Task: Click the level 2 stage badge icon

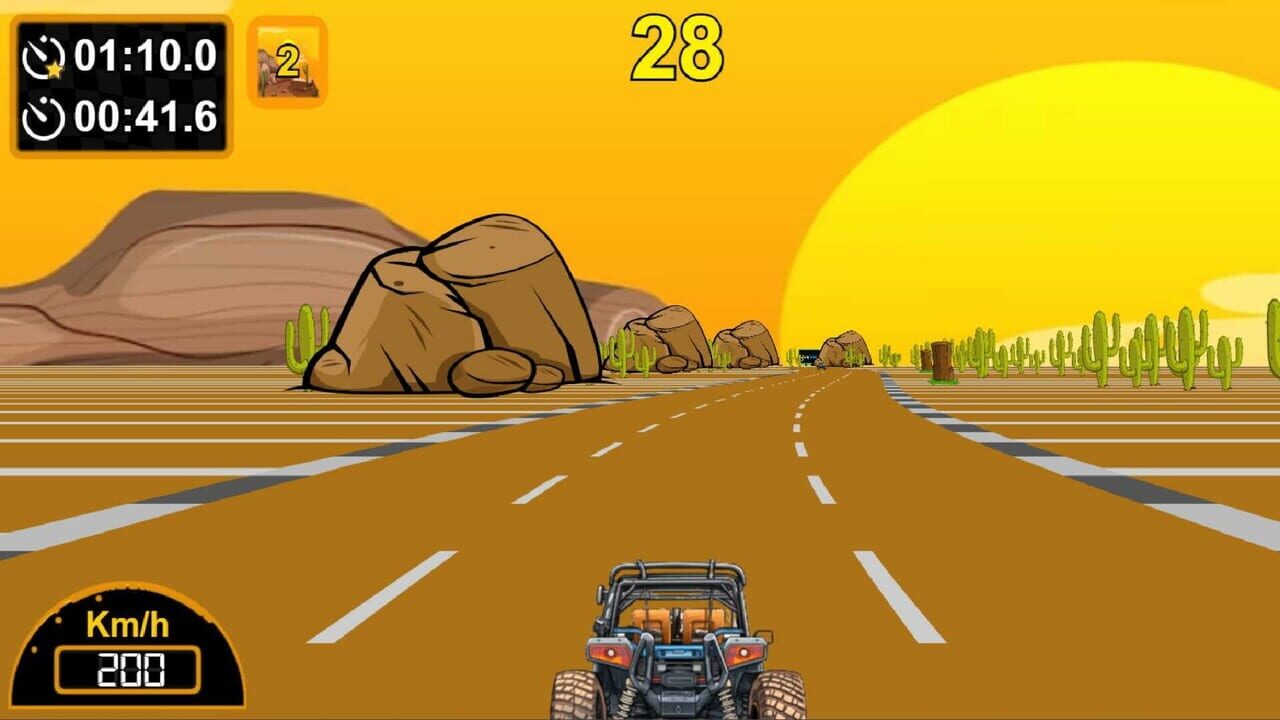Action: tap(287, 64)
